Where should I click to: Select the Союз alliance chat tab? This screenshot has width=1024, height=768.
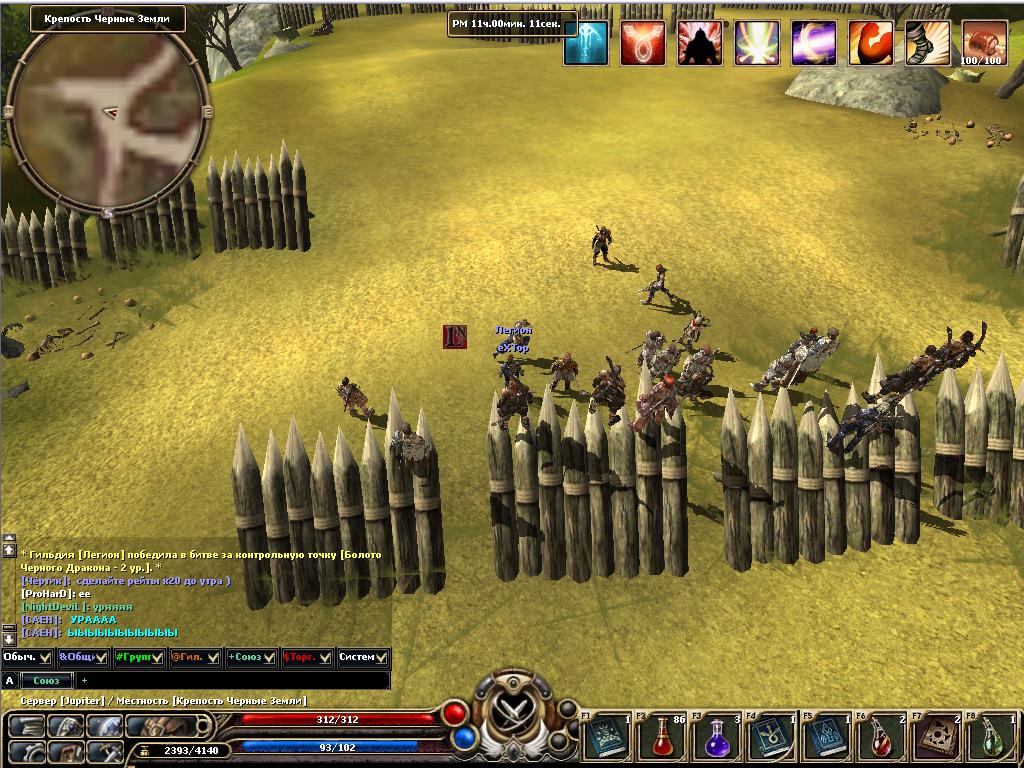coord(251,657)
